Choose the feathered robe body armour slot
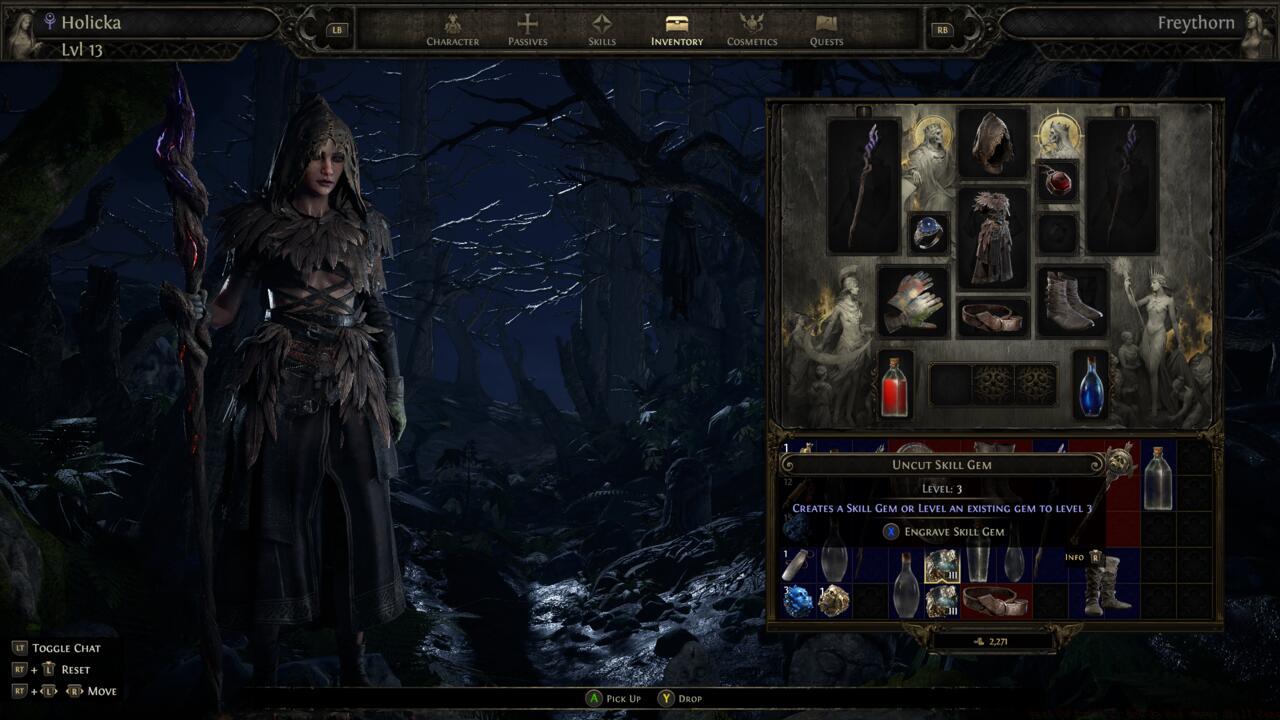Image resolution: width=1280 pixels, height=720 pixels. [993, 238]
